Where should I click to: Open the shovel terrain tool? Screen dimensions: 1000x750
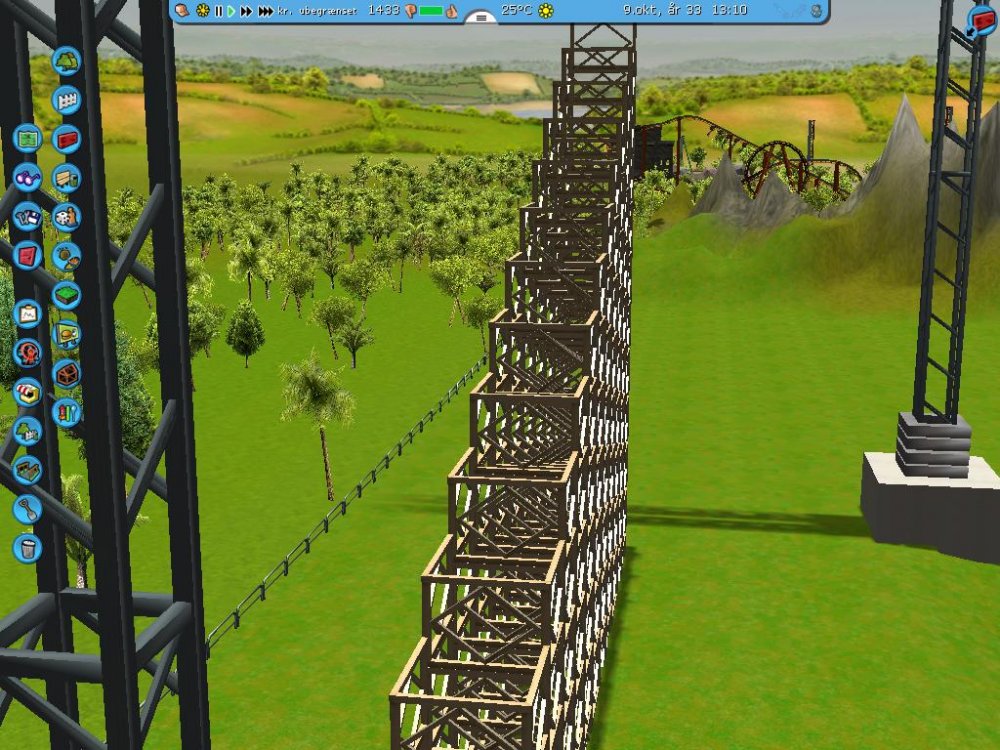pos(27,509)
